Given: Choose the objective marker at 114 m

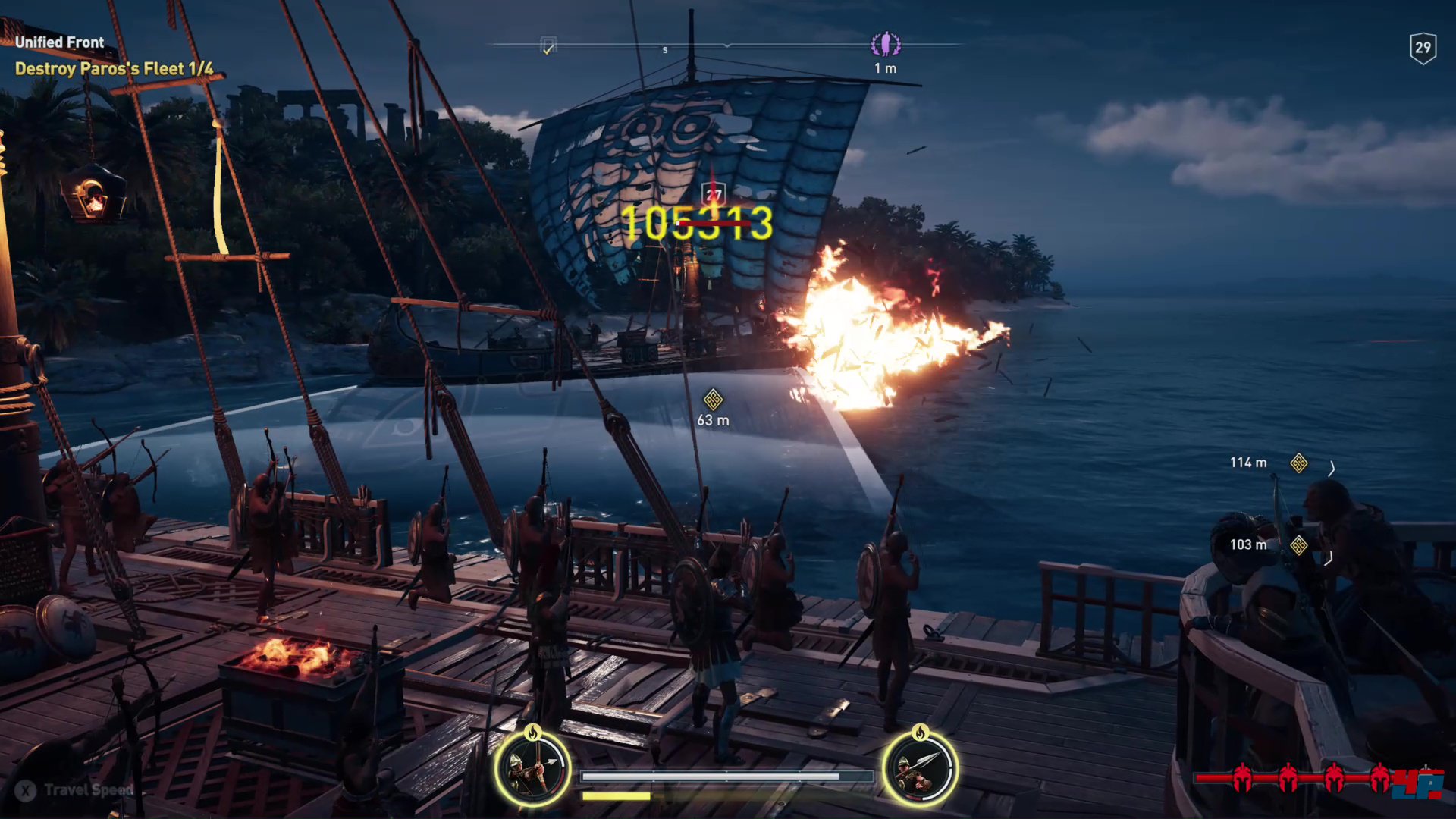Looking at the screenshot, I should coord(1298,463).
